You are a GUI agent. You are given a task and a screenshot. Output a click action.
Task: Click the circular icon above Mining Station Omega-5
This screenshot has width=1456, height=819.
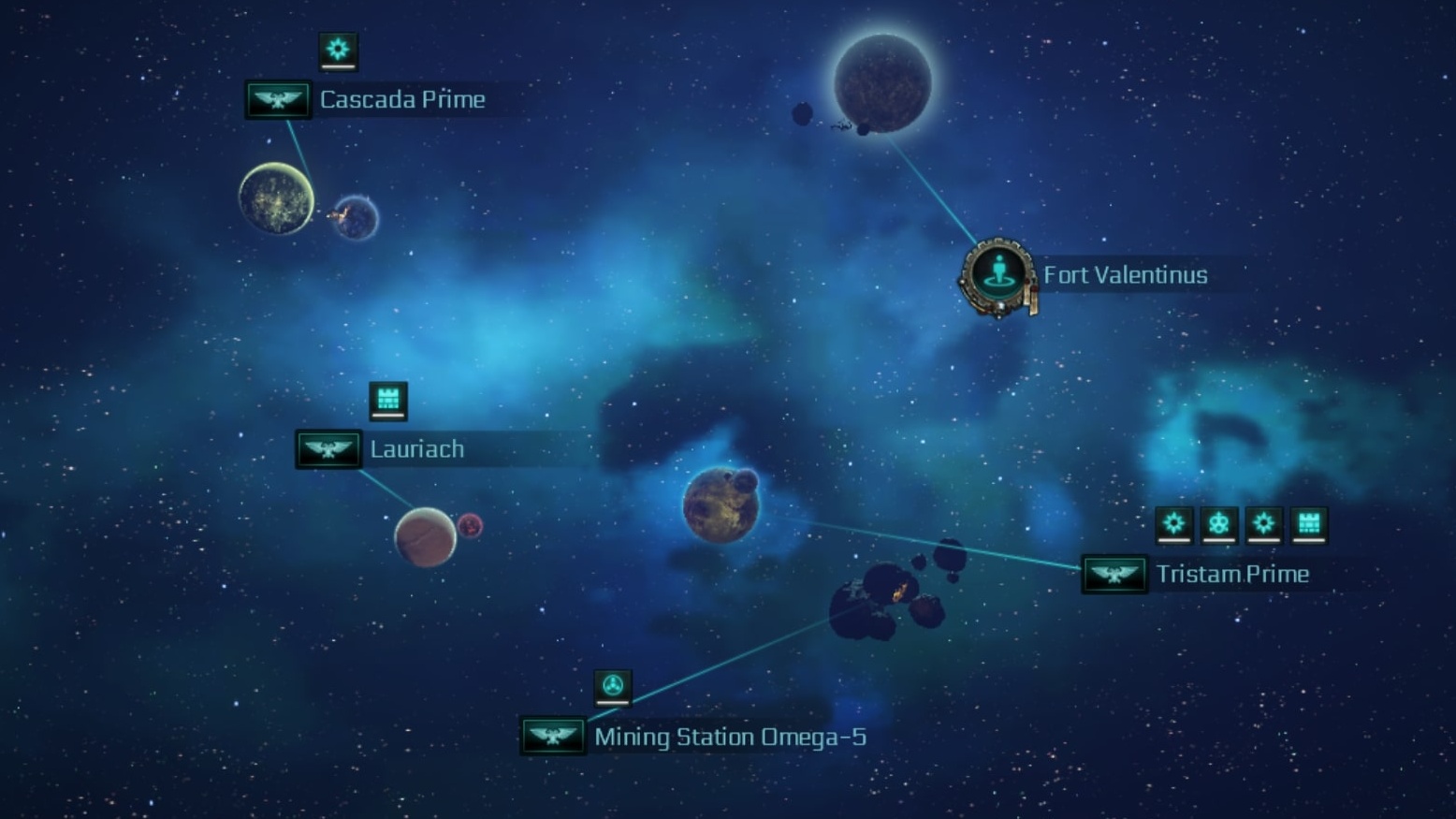click(613, 687)
